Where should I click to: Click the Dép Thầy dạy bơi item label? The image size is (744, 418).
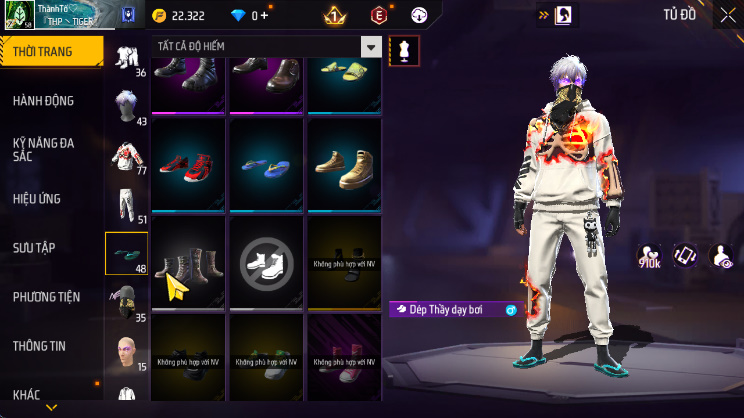point(445,310)
